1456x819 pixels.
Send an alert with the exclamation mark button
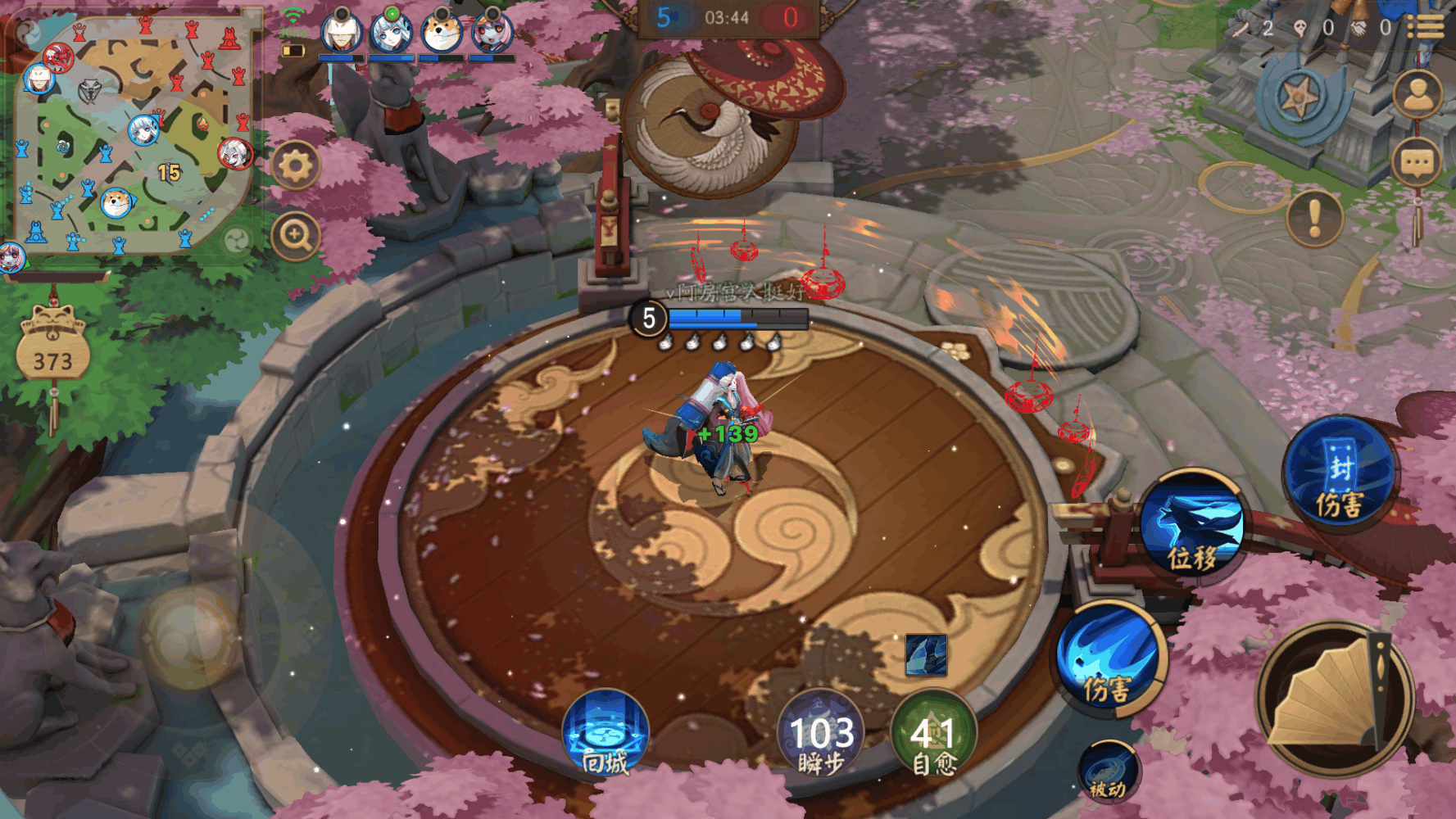1314,219
